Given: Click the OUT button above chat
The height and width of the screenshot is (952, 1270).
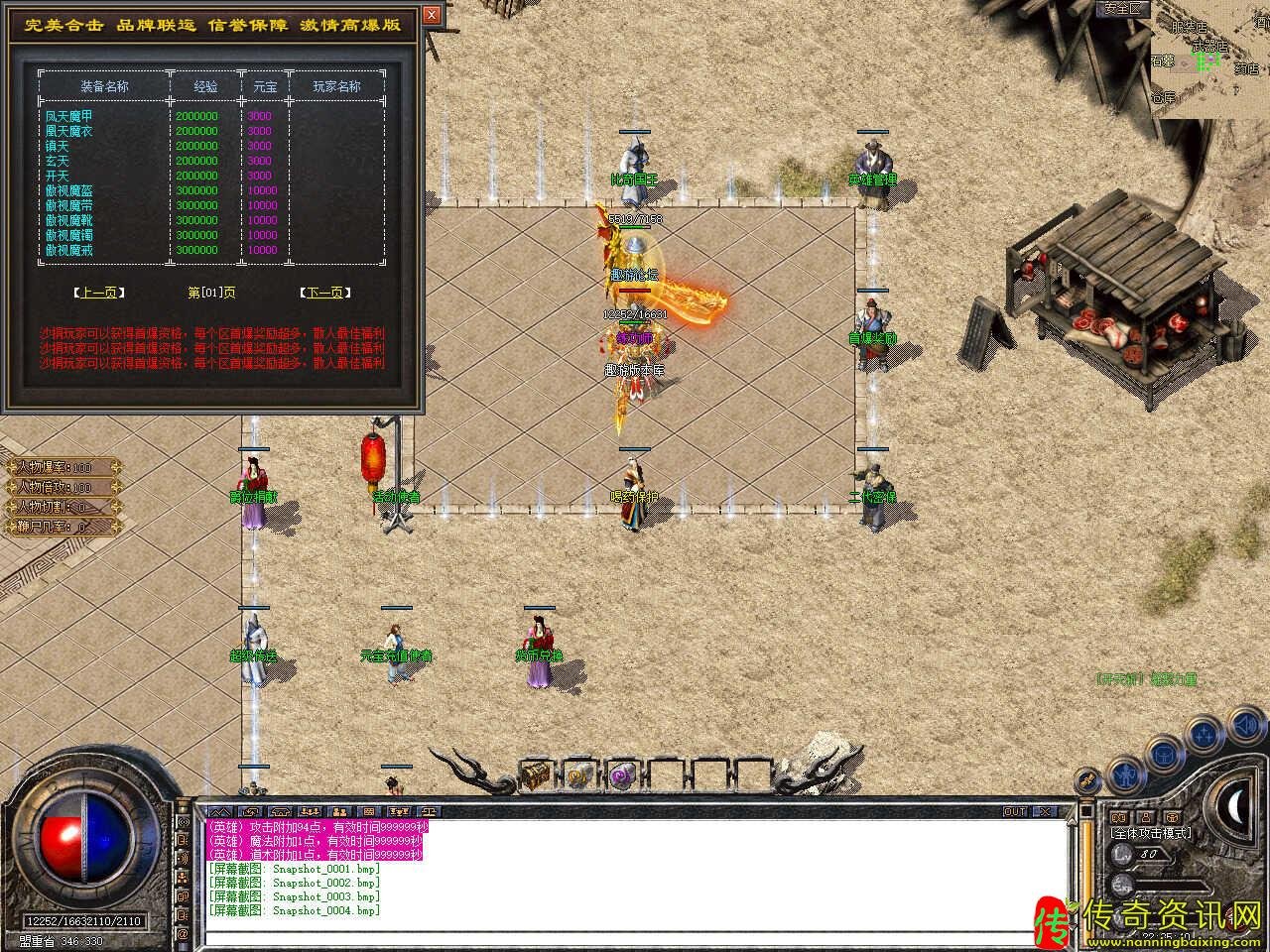Looking at the screenshot, I should click(1015, 811).
